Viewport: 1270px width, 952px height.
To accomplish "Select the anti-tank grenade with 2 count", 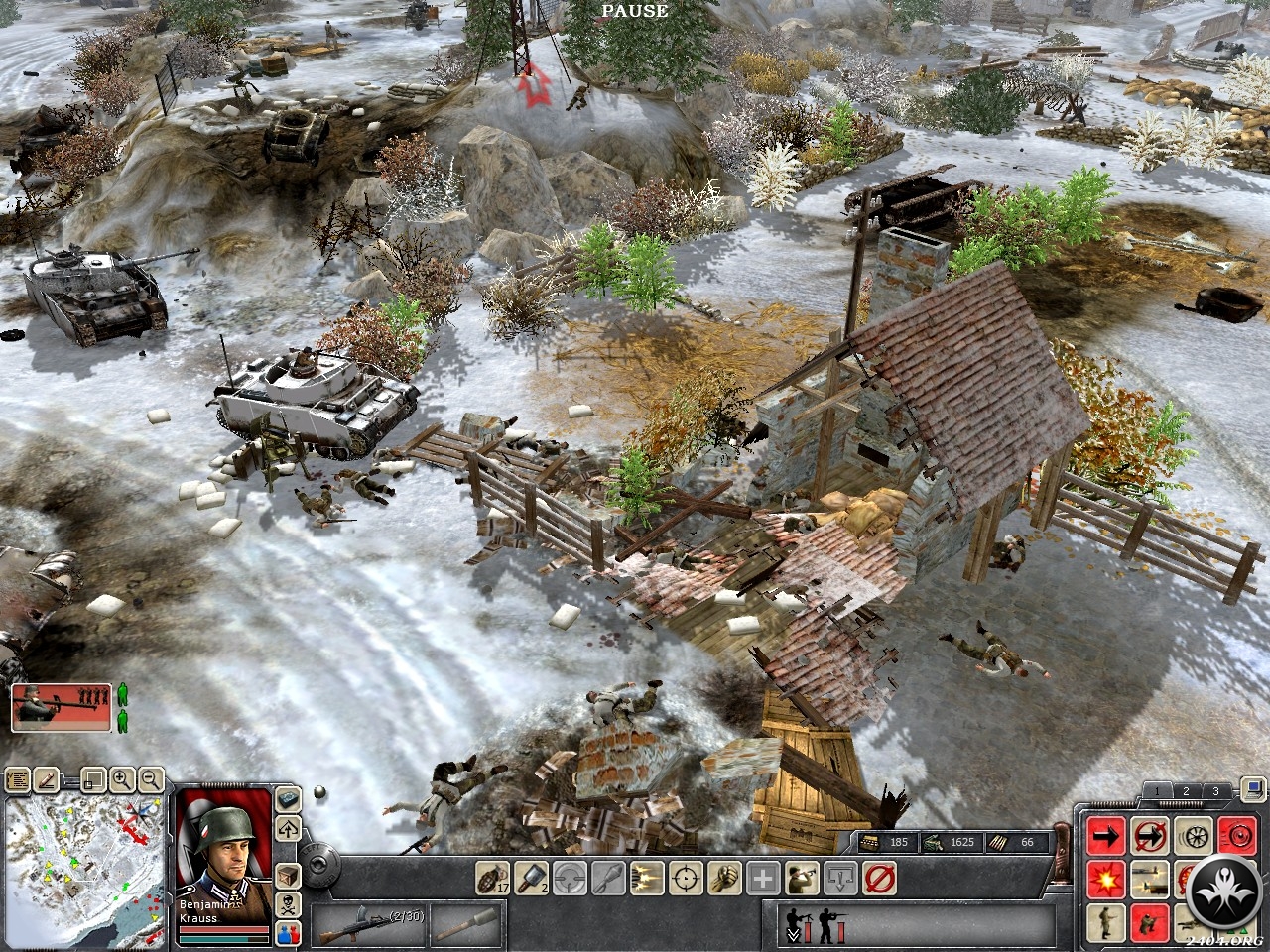I will click(532, 877).
